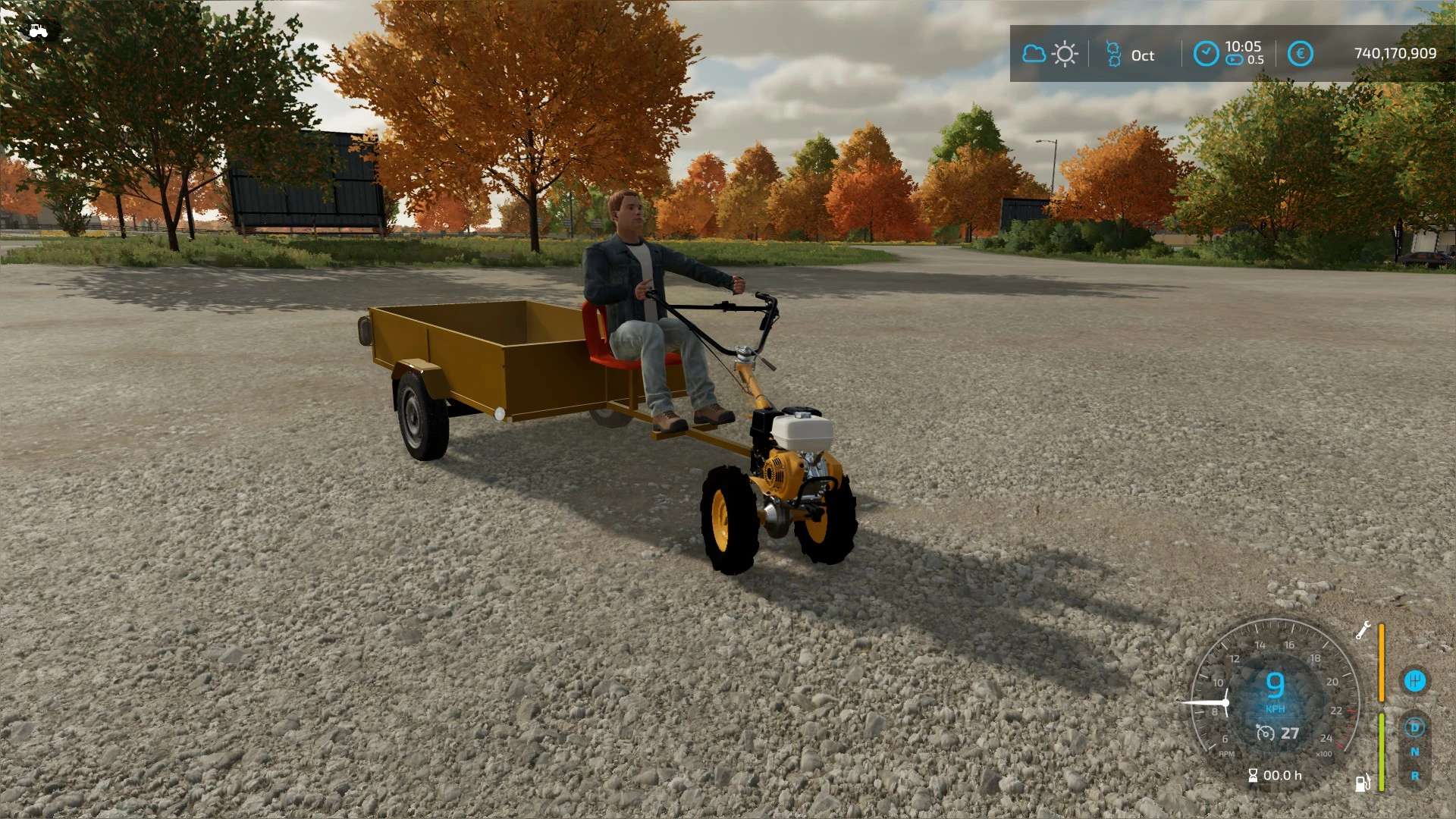
Task: Click the clock icon next to 10:05
Action: (x=1206, y=54)
